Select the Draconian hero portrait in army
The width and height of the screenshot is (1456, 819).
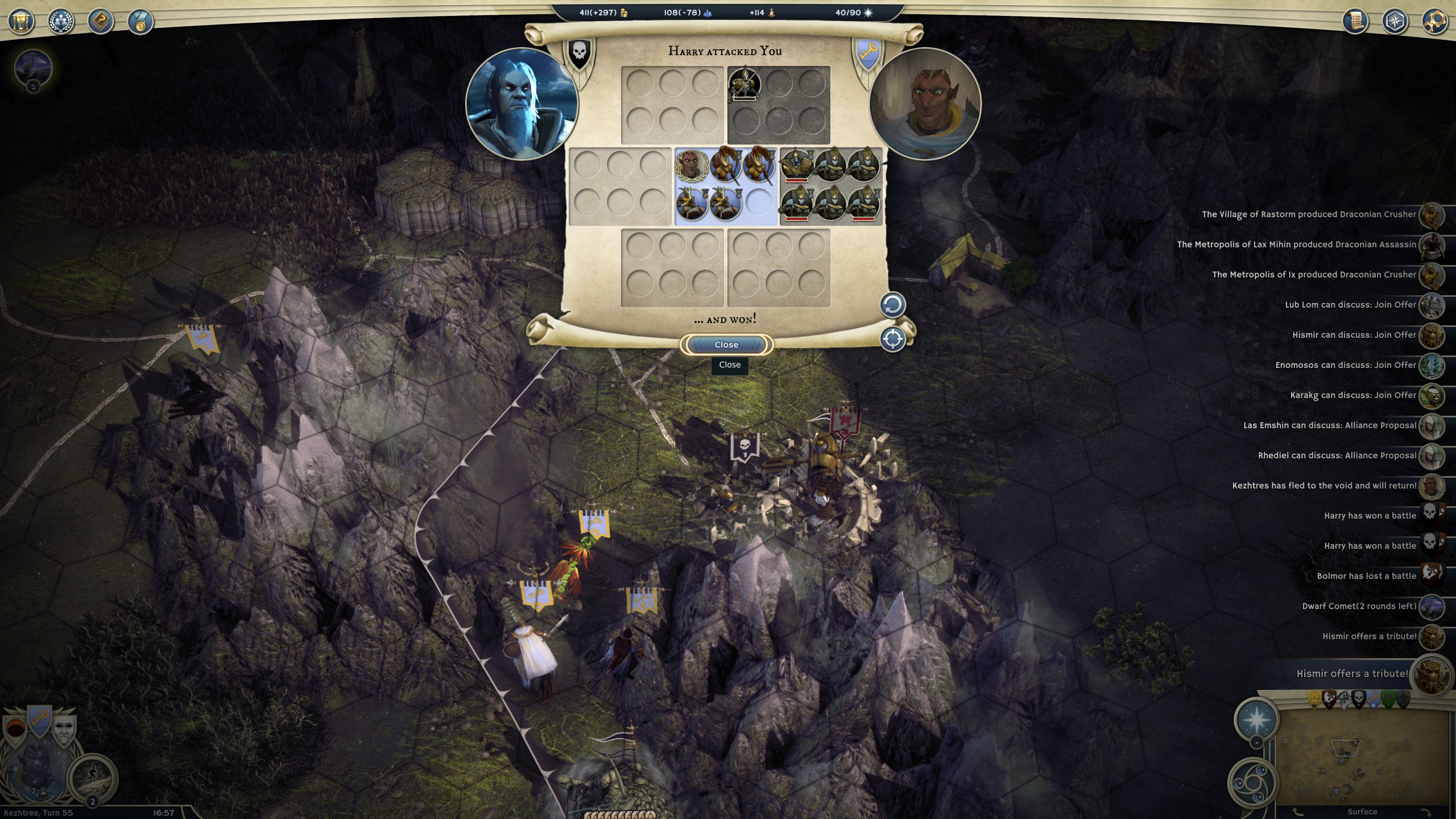point(690,166)
